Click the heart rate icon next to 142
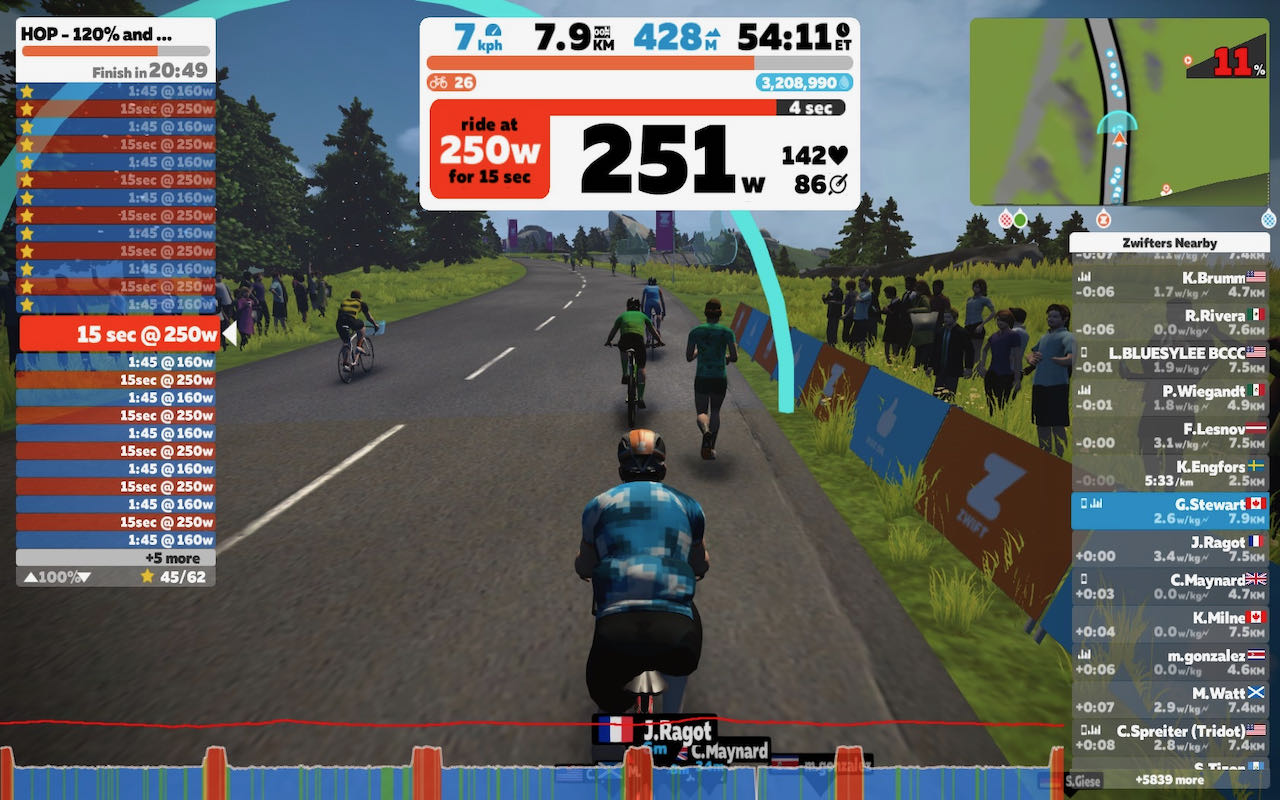The image size is (1280, 800). pos(839,155)
